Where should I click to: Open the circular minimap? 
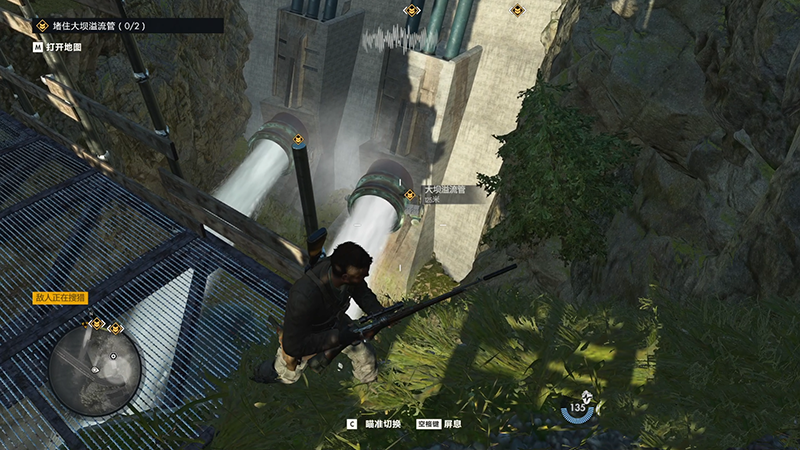click(95, 370)
